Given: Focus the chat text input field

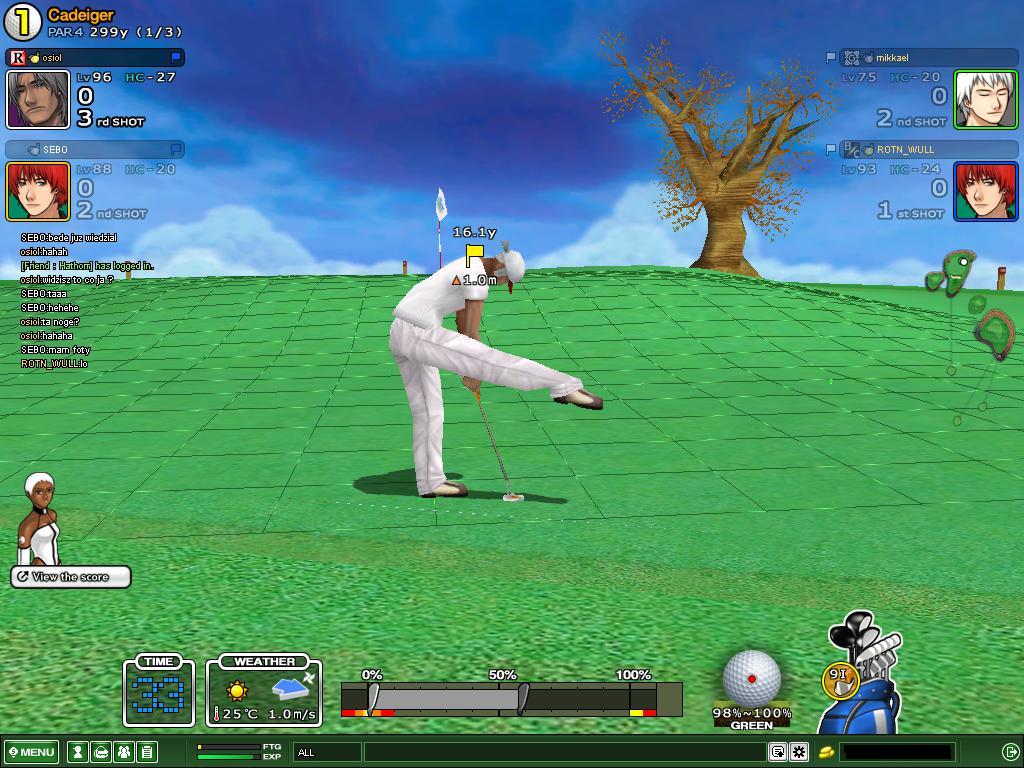Looking at the screenshot, I should coord(565,752).
